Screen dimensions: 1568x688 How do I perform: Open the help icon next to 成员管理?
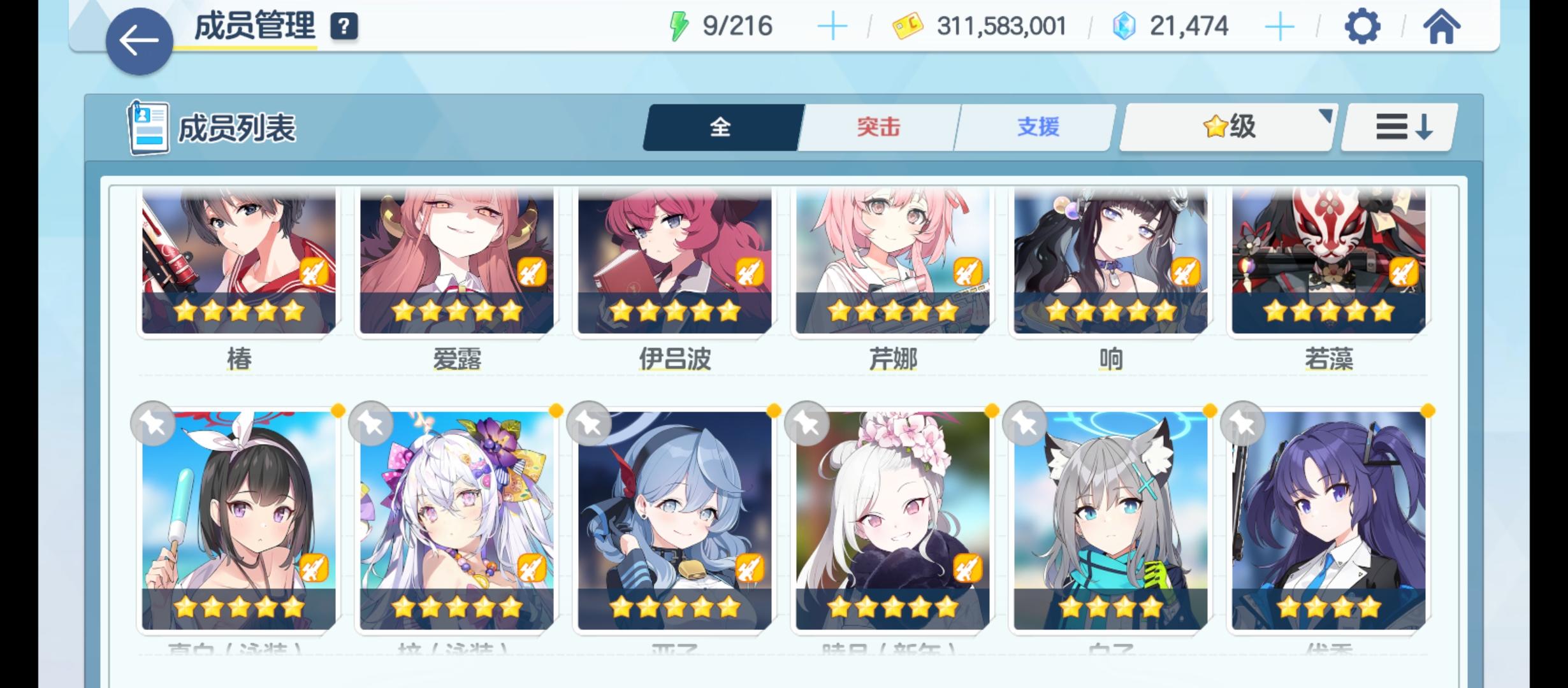pos(342,27)
